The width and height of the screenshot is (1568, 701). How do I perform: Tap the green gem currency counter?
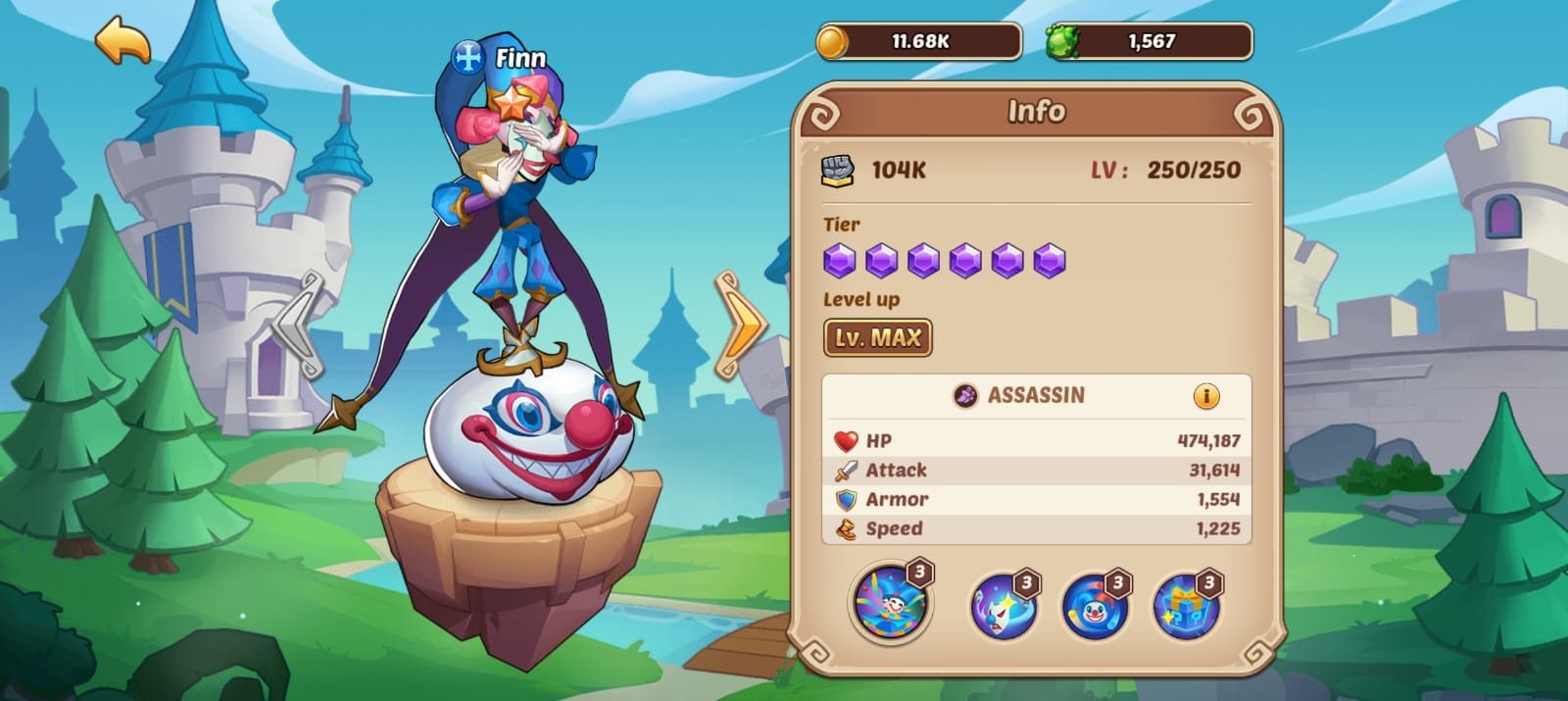(x=1150, y=41)
